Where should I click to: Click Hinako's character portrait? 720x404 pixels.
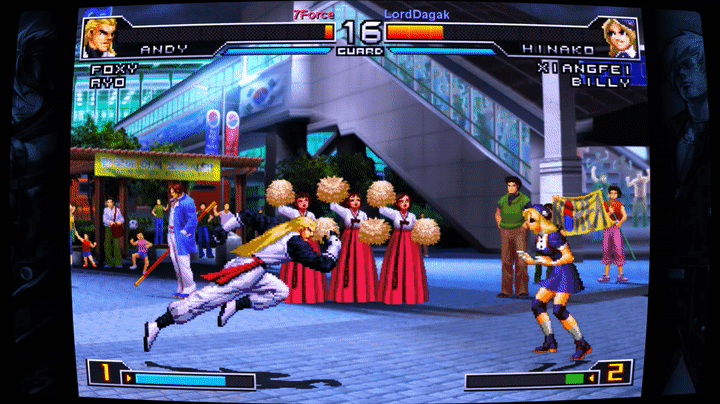coord(620,36)
